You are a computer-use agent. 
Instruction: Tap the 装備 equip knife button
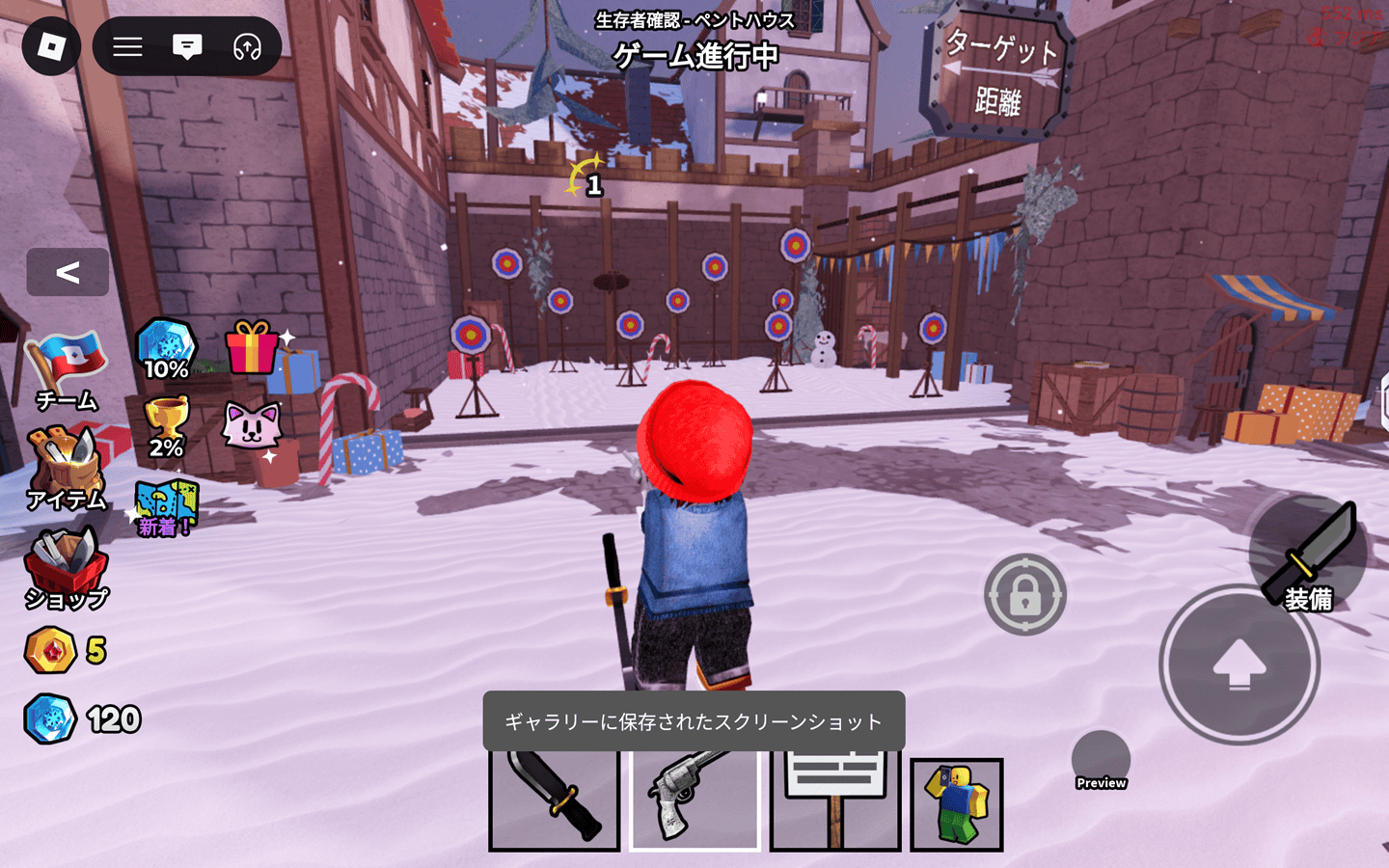(x=1308, y=556)
